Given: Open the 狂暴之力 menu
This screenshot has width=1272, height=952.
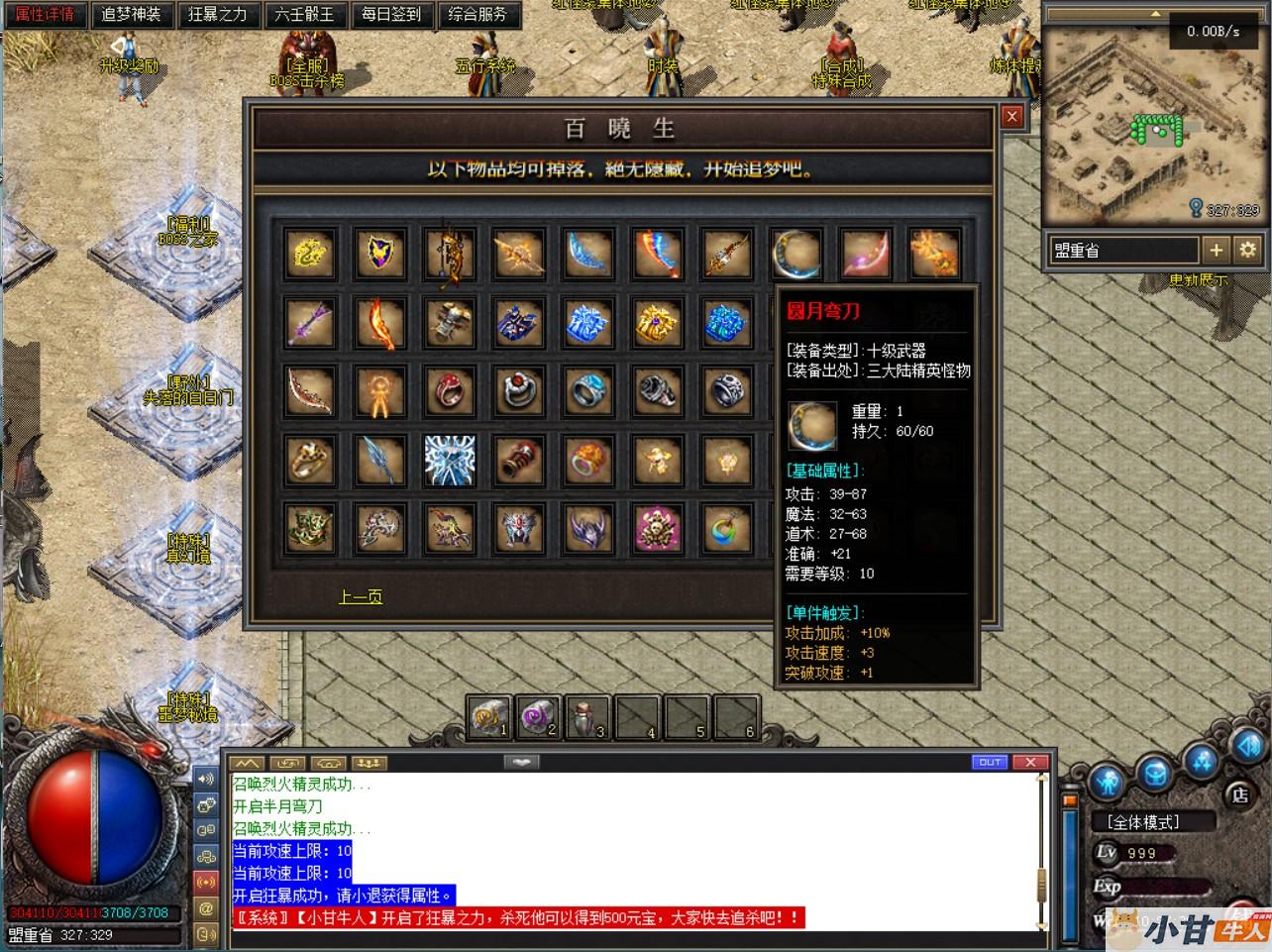Looking at the screenshot, I should tap(218, 15).
